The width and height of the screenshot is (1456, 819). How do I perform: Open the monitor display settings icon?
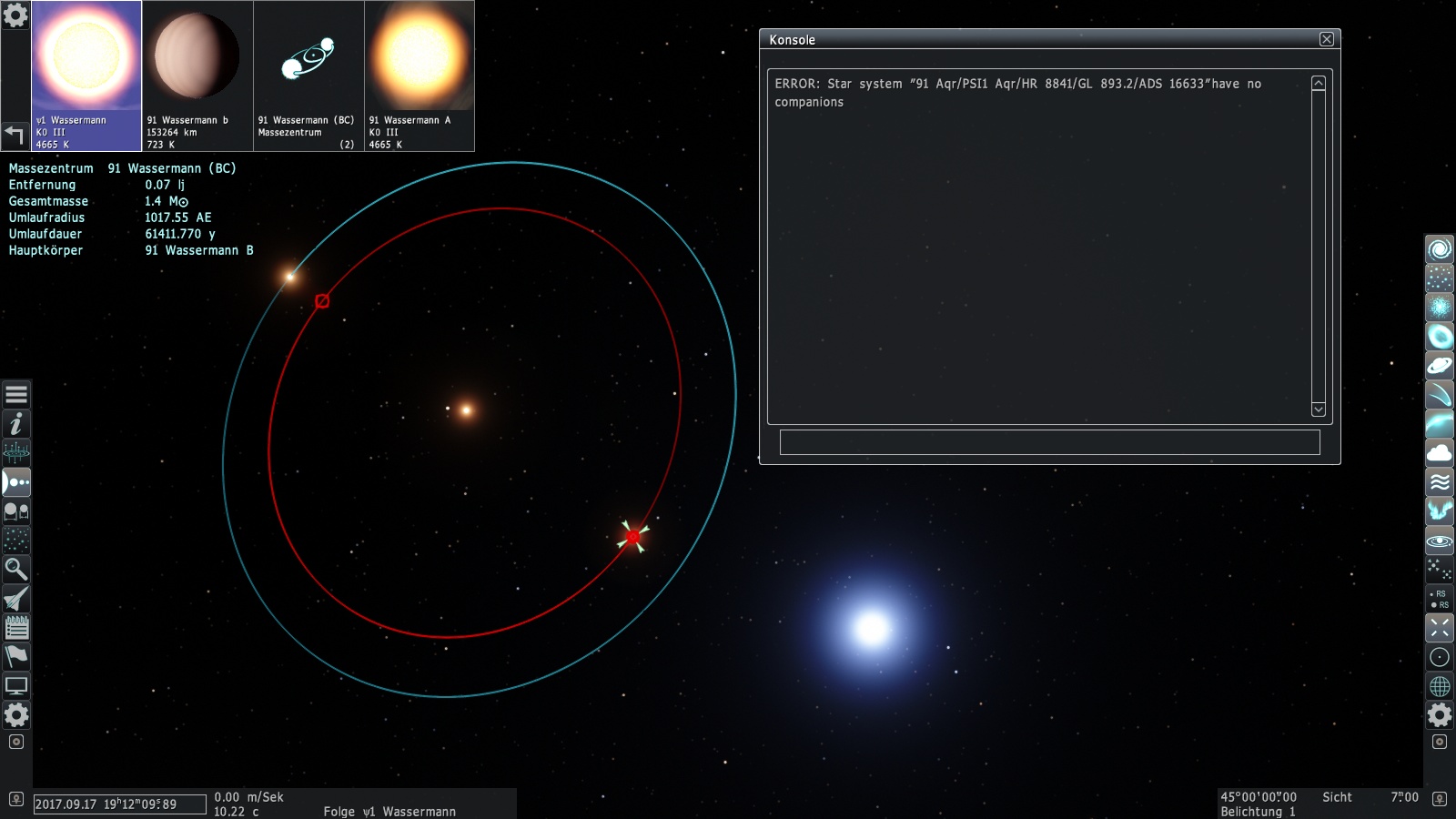16,686
